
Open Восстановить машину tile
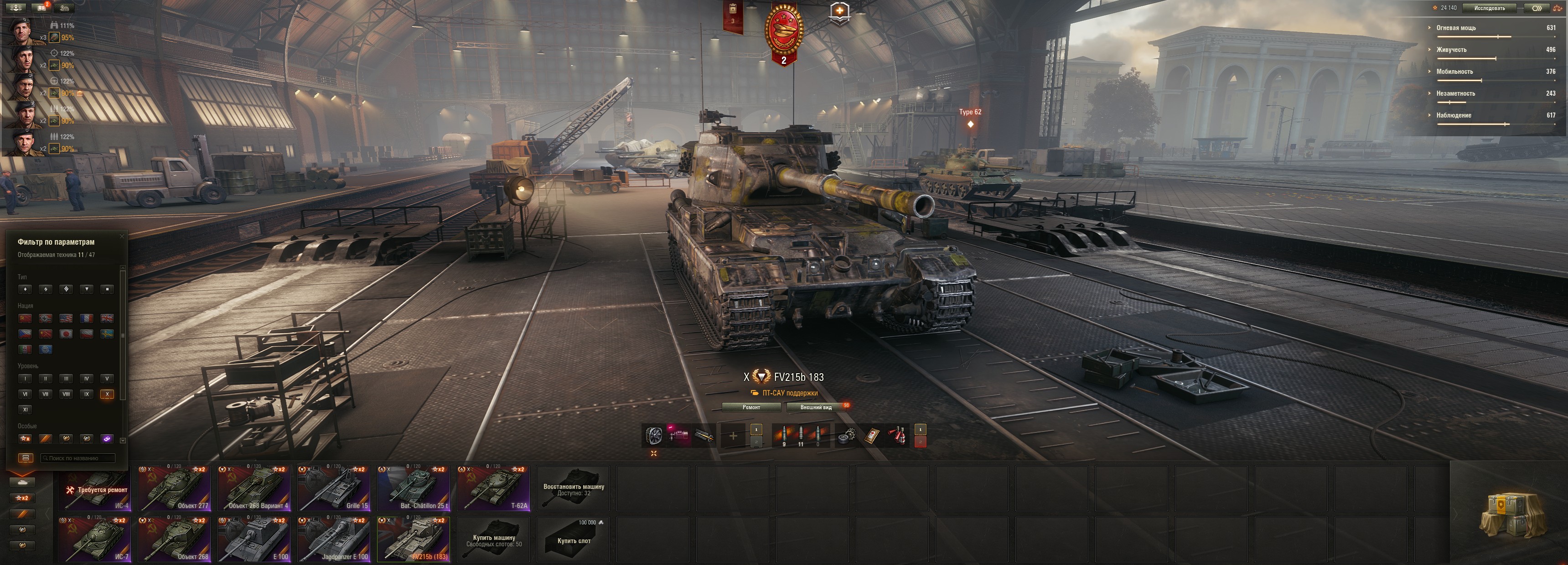pyautogui.click(x=574, y=488)
